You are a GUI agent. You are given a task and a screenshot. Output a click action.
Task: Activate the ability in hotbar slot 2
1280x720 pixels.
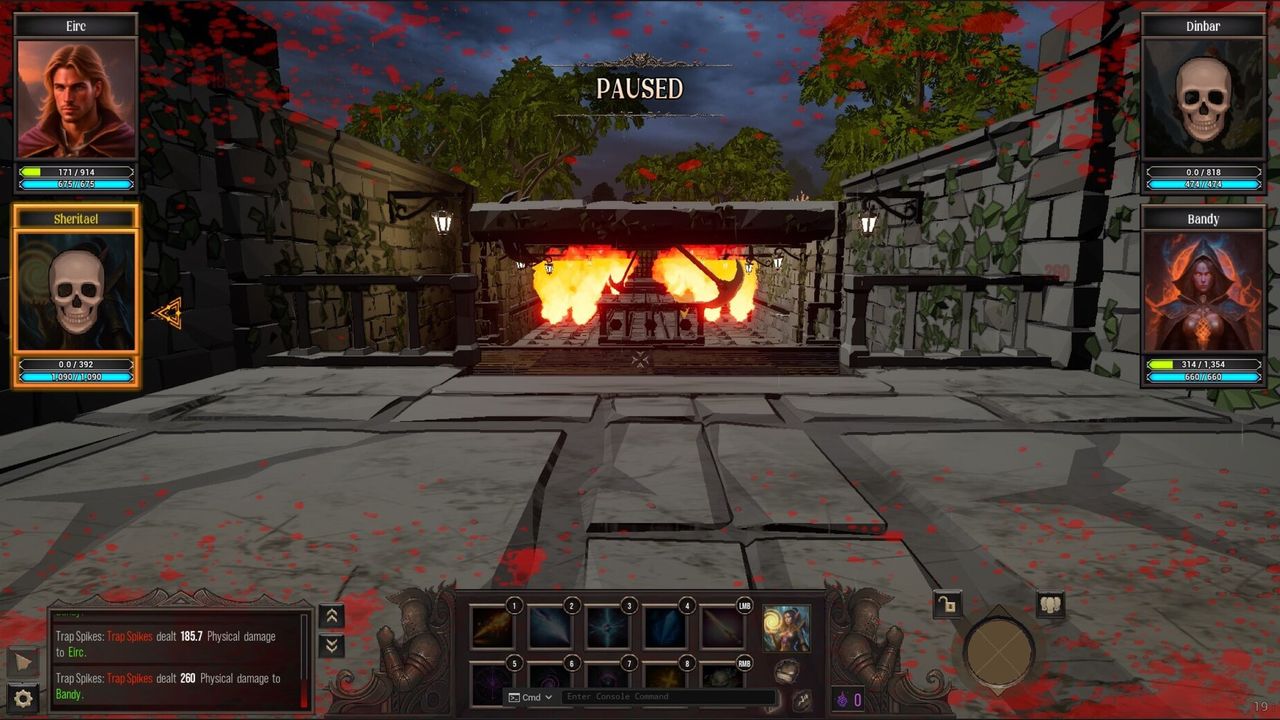pyautogui.click(x=550, y=628)
